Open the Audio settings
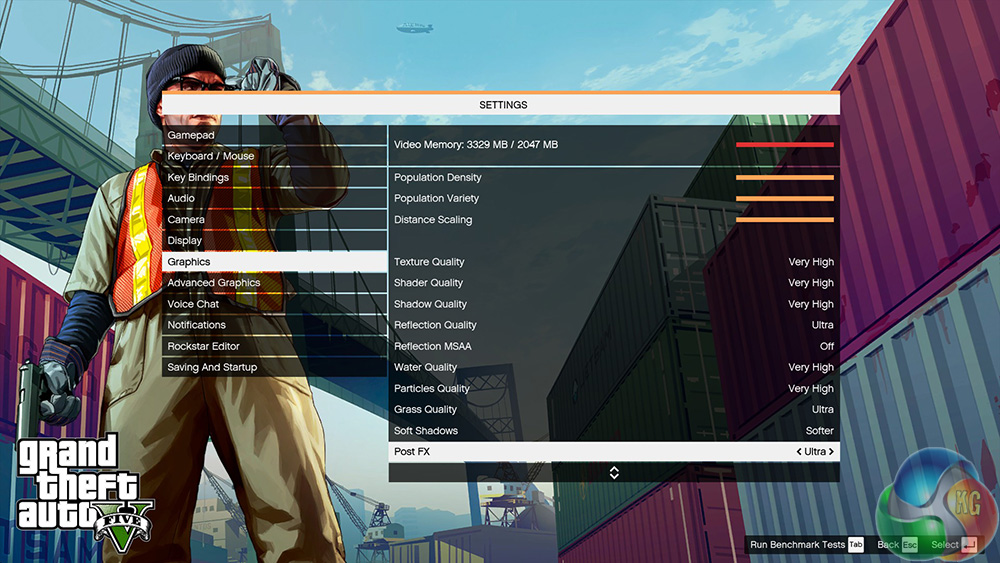This screenshot has width=1000, height=563. point(181,198)
